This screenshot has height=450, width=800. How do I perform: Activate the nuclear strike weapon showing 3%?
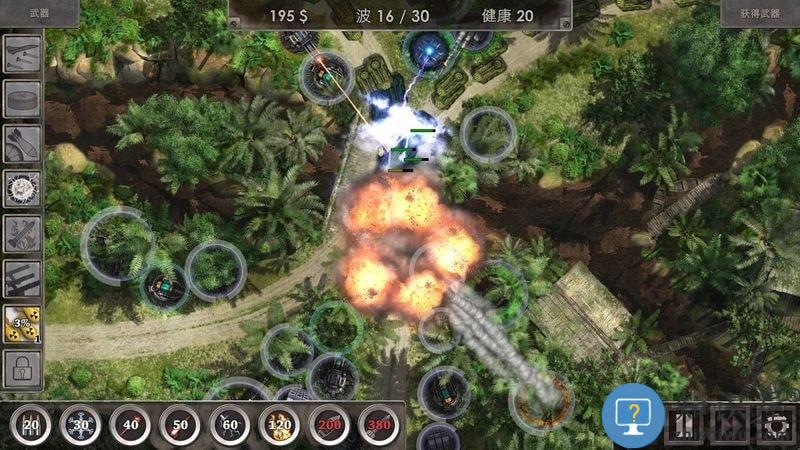[22, 325]
